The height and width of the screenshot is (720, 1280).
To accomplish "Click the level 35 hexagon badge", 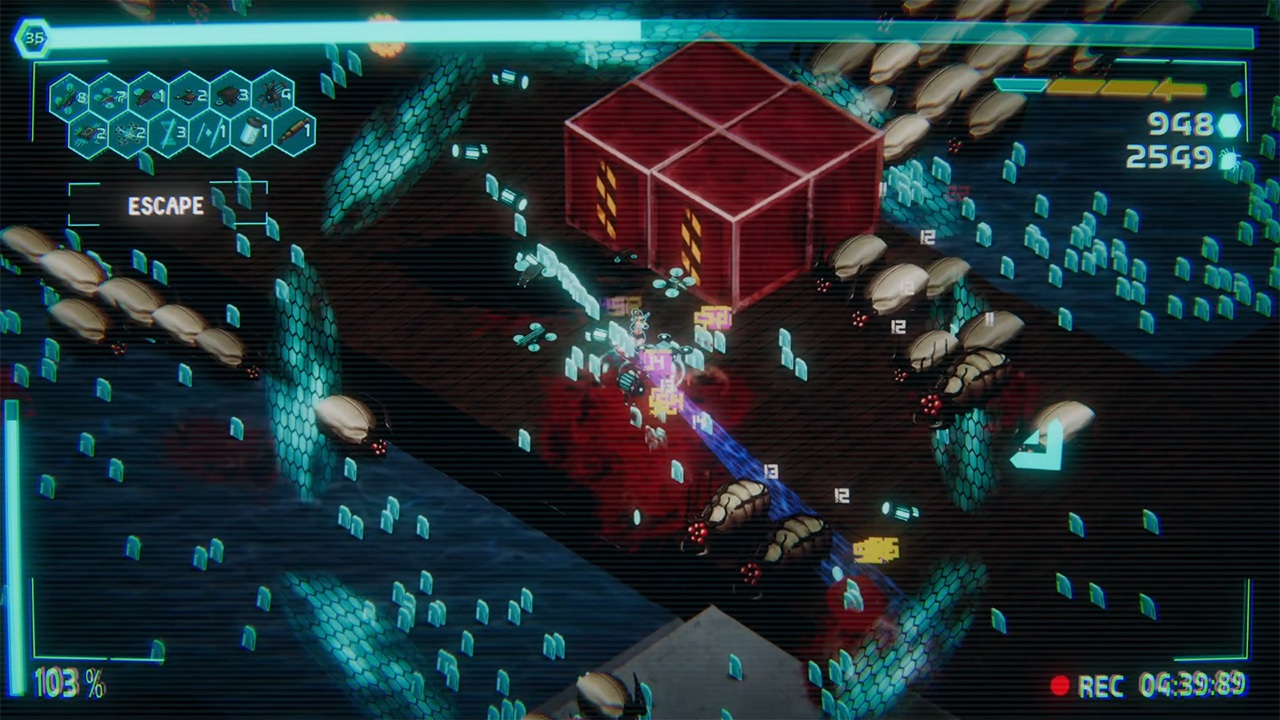I will [36, 36].
